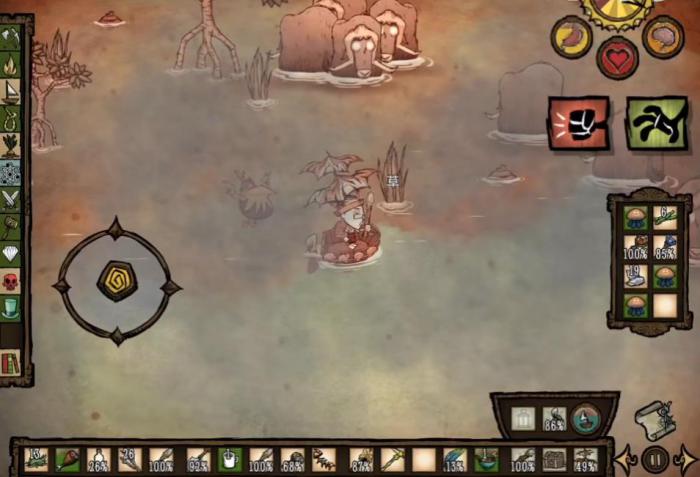Viewport: 700px width, 477px height.
Task: Open the Fire crafting tab
Action: pyautogui.click(x=11, y=66)
